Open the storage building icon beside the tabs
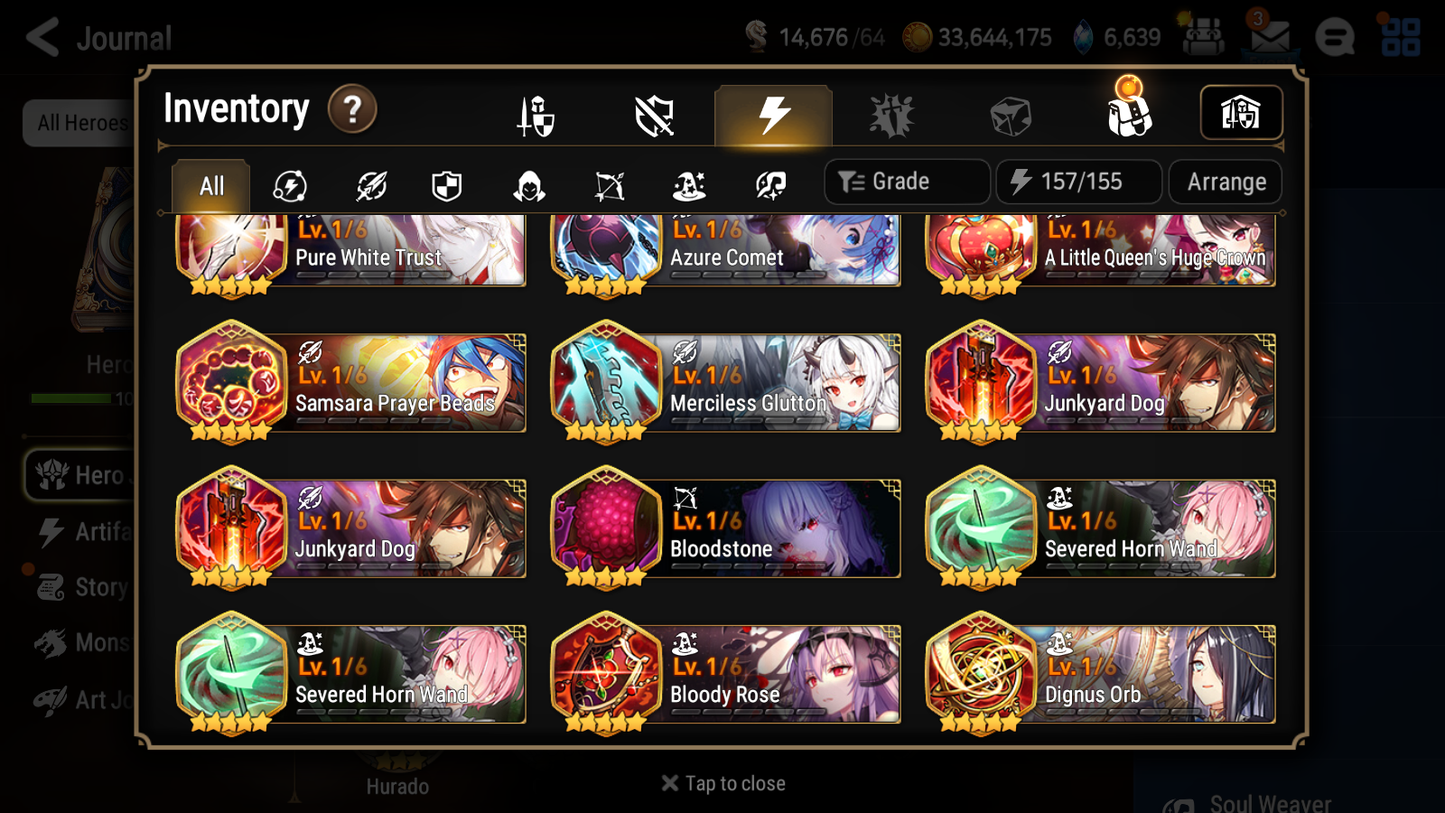 (1241, 113)
